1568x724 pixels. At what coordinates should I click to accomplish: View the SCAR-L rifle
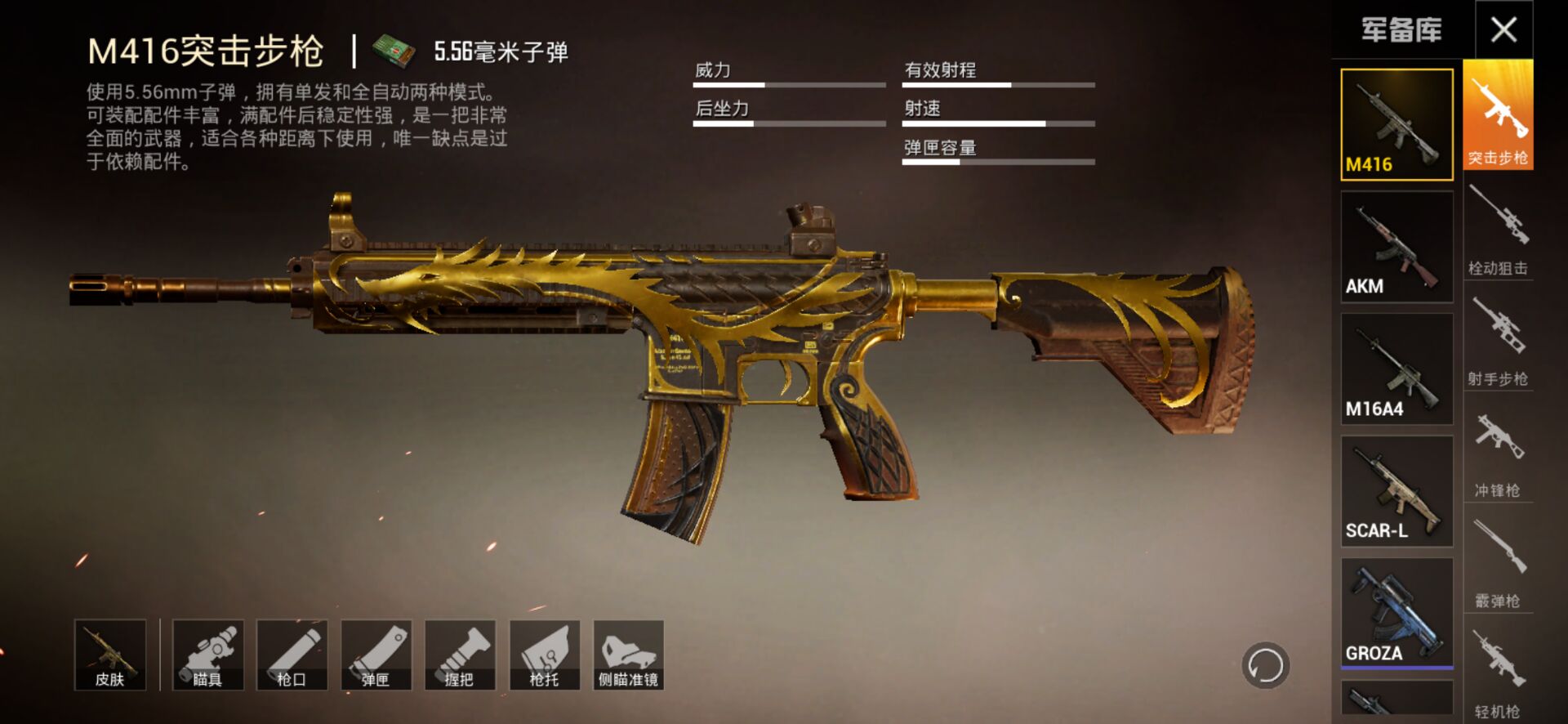(x=1396, y=491)
